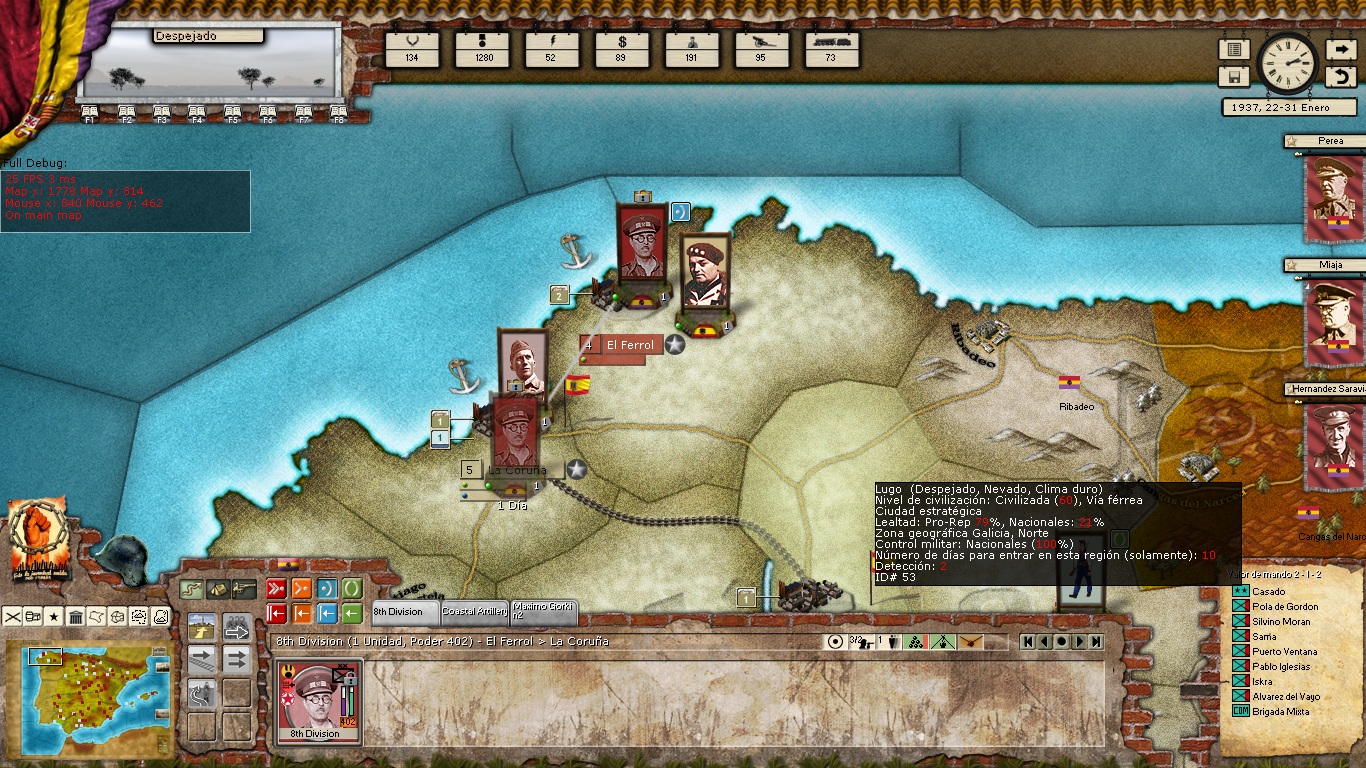Open the 8th Division tab

pyautogui.click(x=405, y=612)
